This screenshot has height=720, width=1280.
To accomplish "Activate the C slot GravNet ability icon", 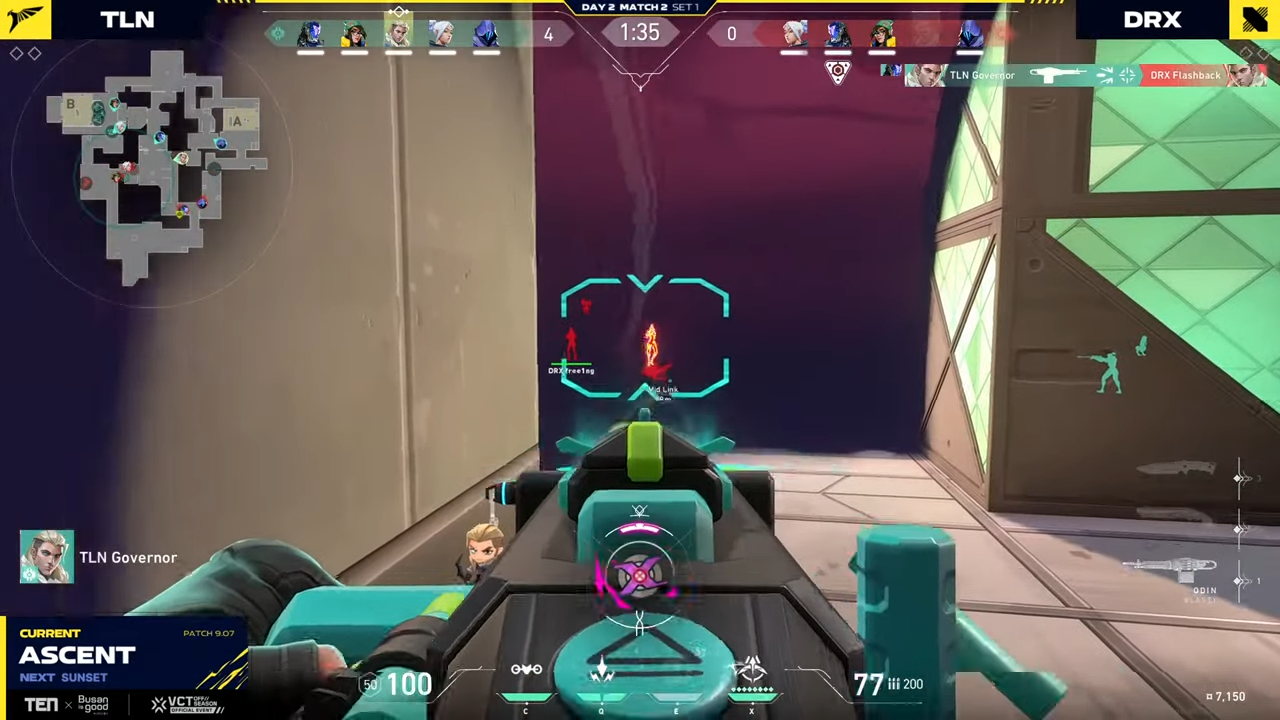I will coord(526,670).
